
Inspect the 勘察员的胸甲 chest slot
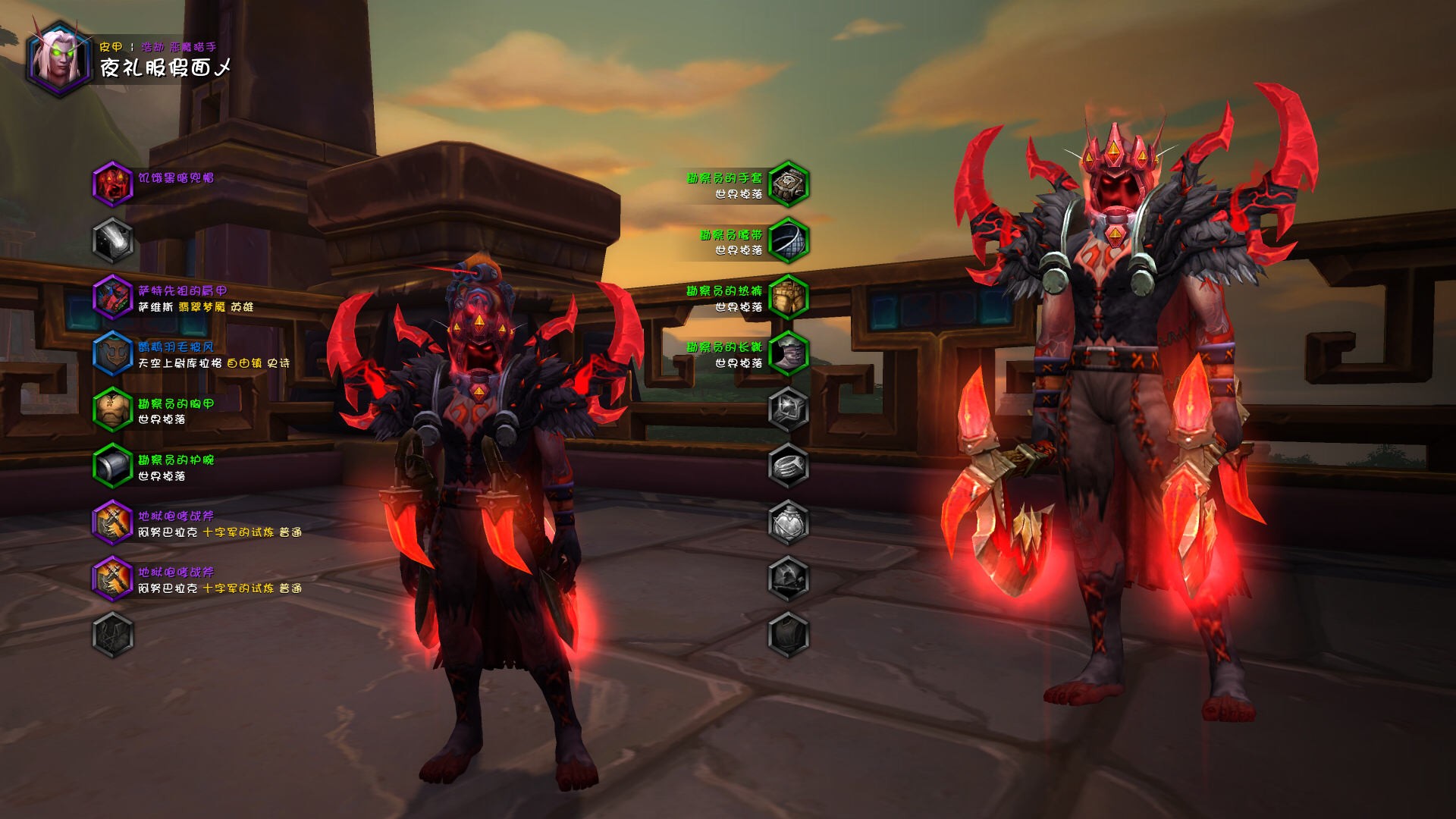tap(112, 409)
